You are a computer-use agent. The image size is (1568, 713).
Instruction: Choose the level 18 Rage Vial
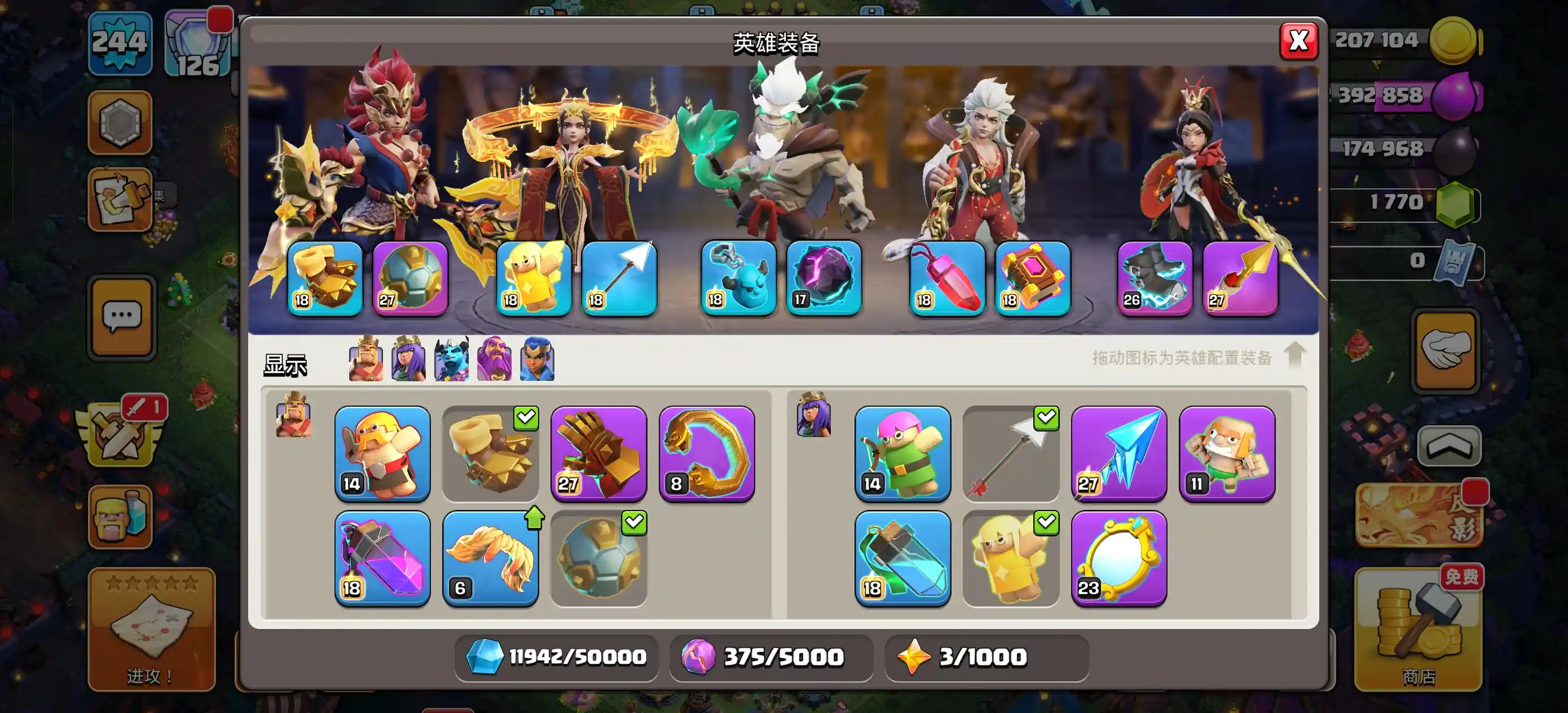(382, 558)
